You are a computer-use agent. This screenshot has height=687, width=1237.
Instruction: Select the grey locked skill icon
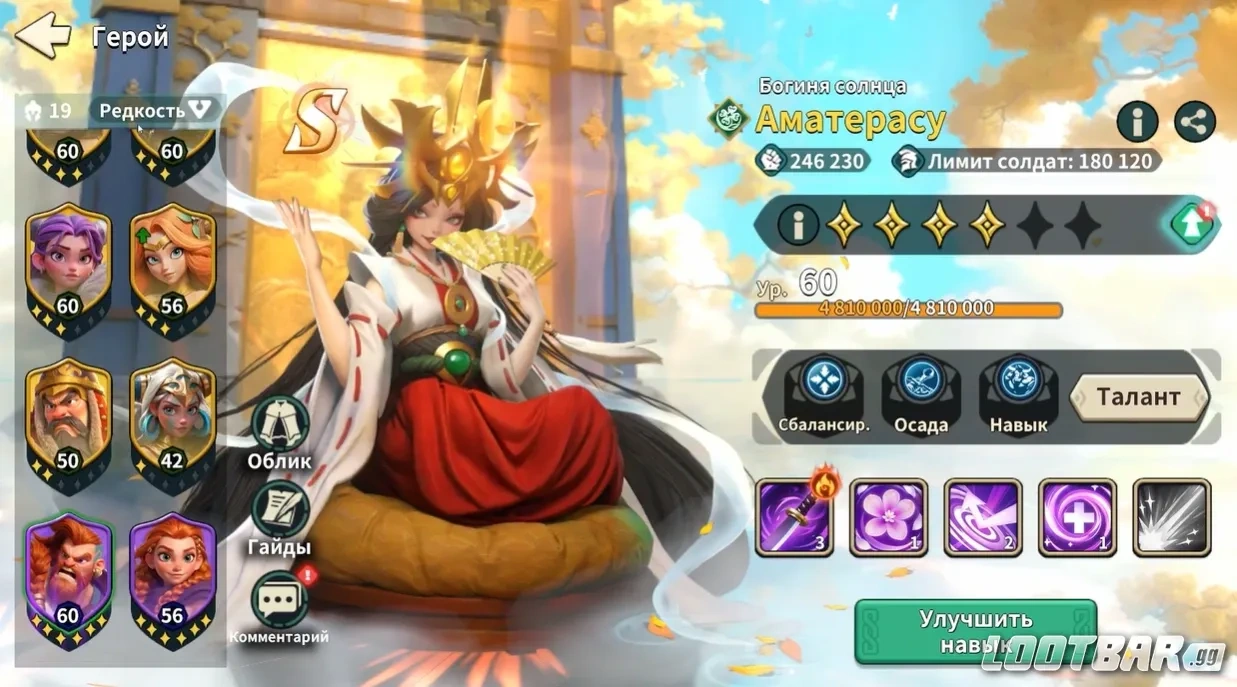pos(1171,517)
